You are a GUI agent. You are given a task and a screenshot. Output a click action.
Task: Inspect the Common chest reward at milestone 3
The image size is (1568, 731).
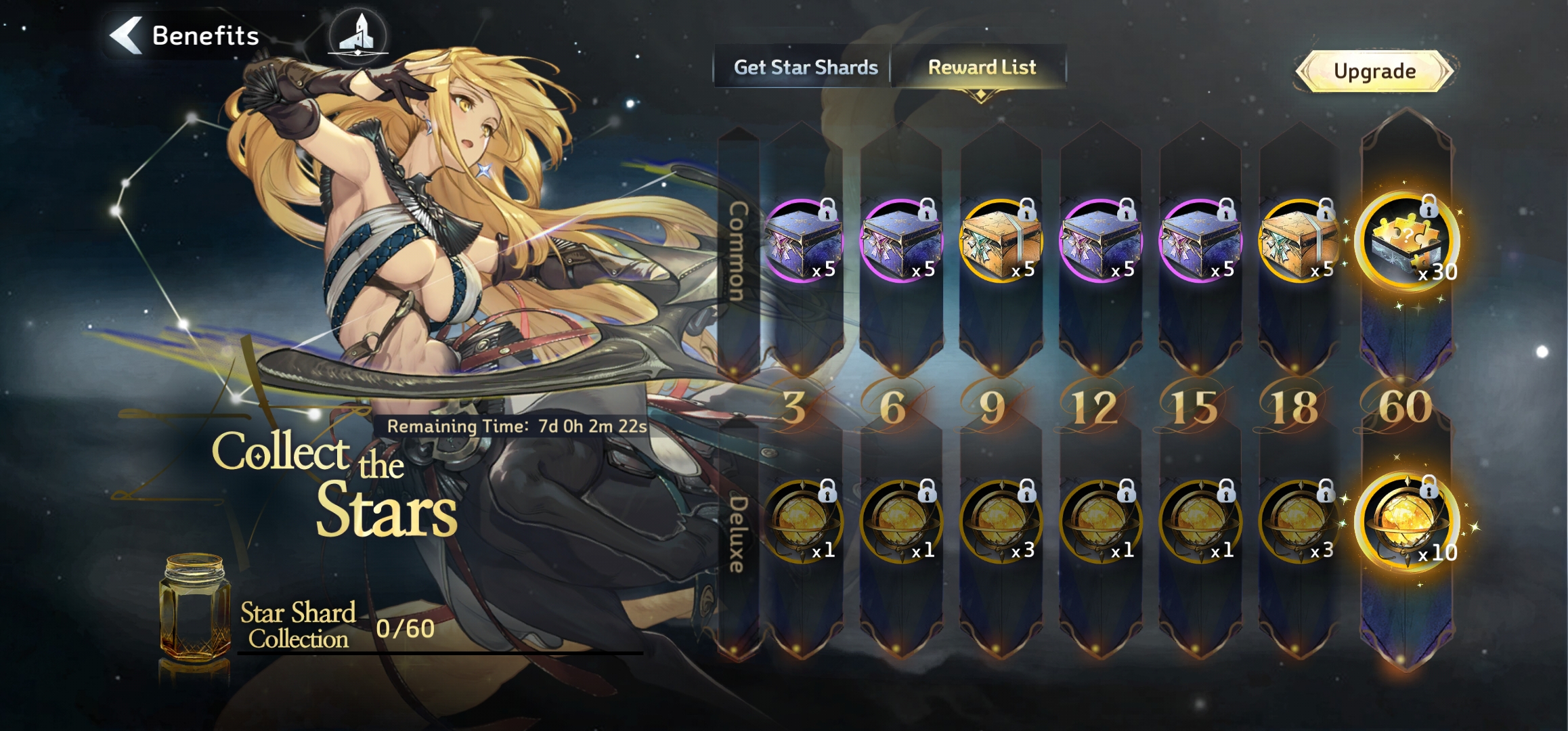(x=802, y=241)
